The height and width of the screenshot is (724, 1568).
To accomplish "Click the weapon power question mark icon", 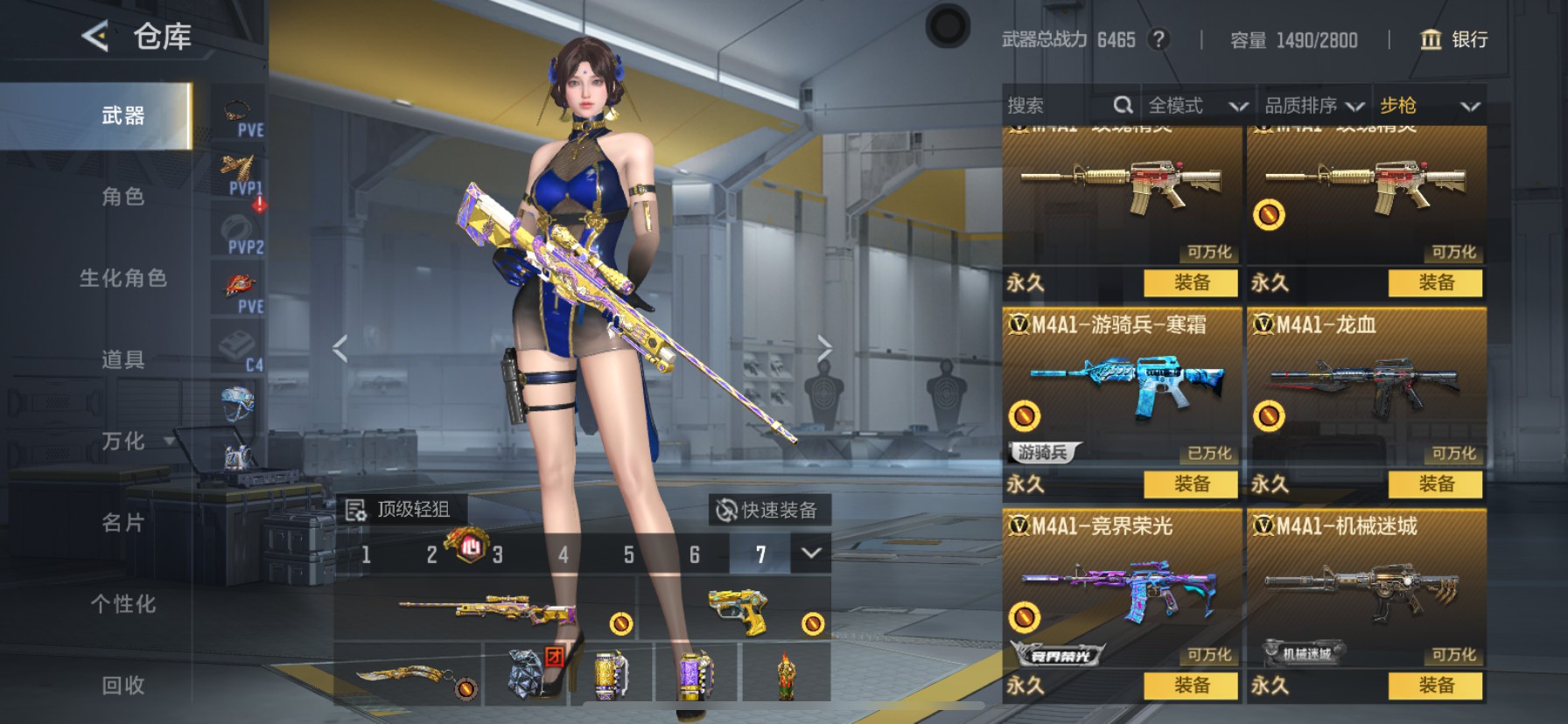I will pos(1157,39).
